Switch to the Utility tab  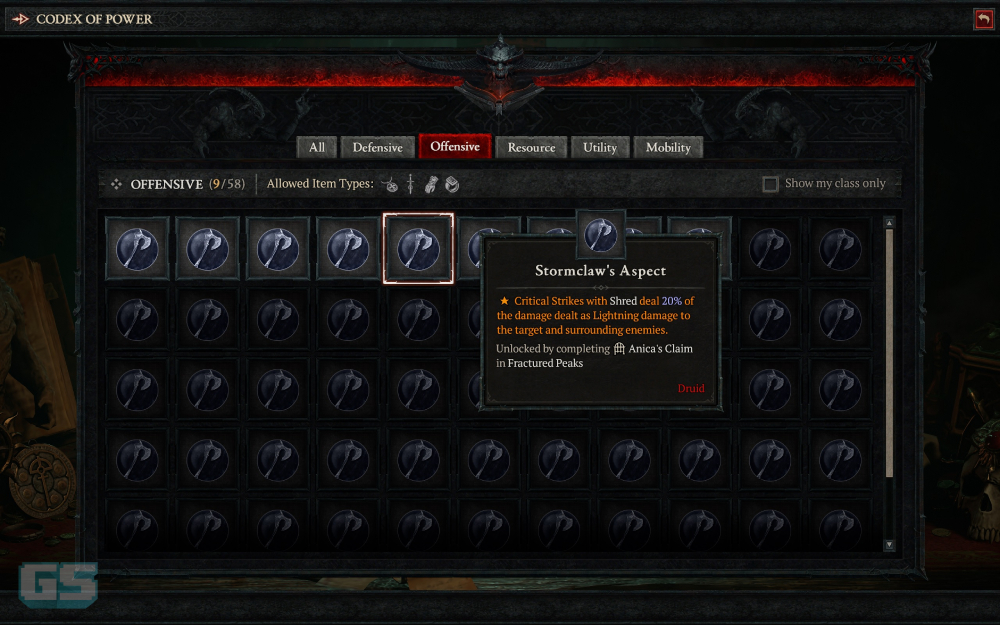[x=600, y=147]
